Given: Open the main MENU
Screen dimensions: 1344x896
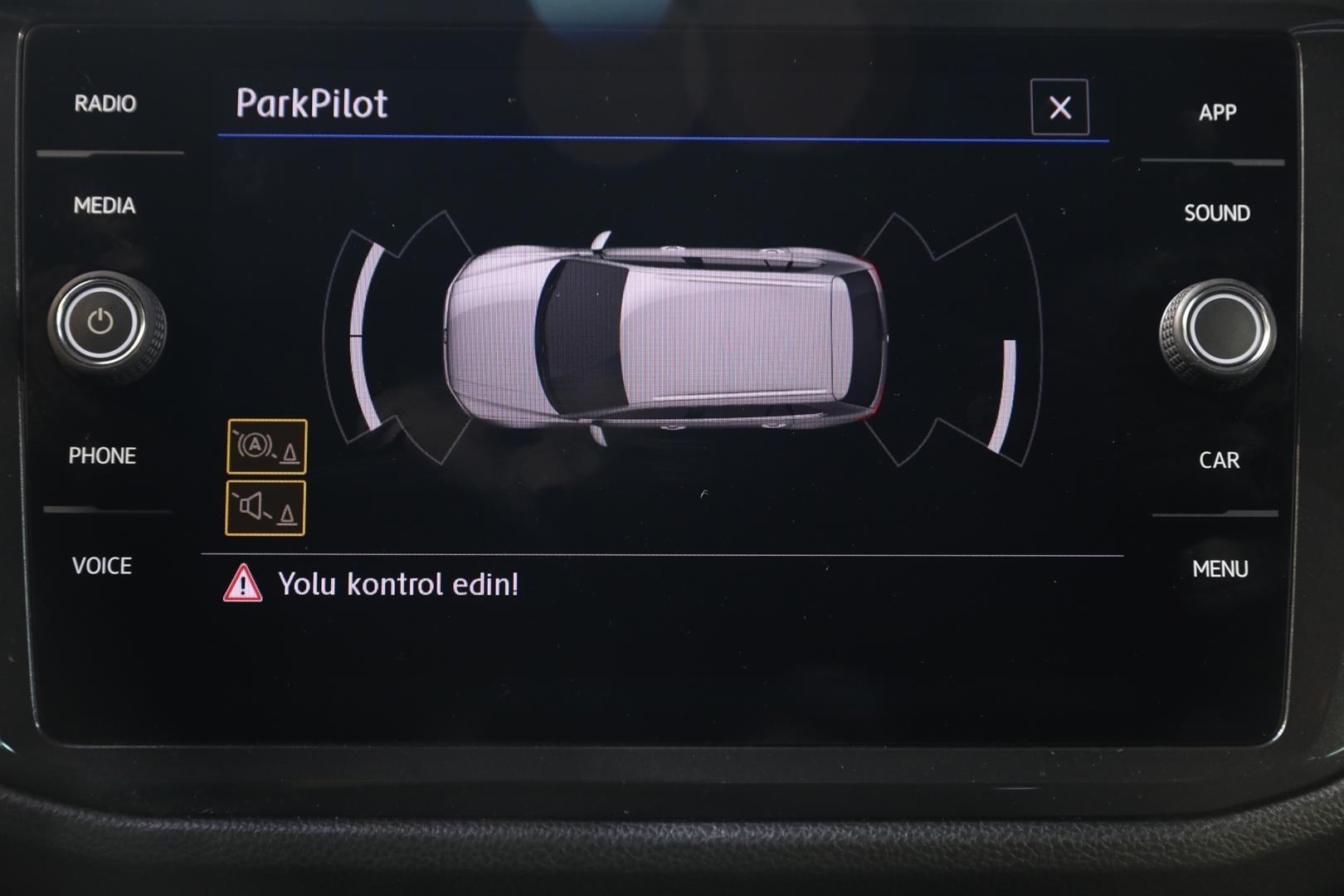Looking at the screenshot, I should 1220,569.
